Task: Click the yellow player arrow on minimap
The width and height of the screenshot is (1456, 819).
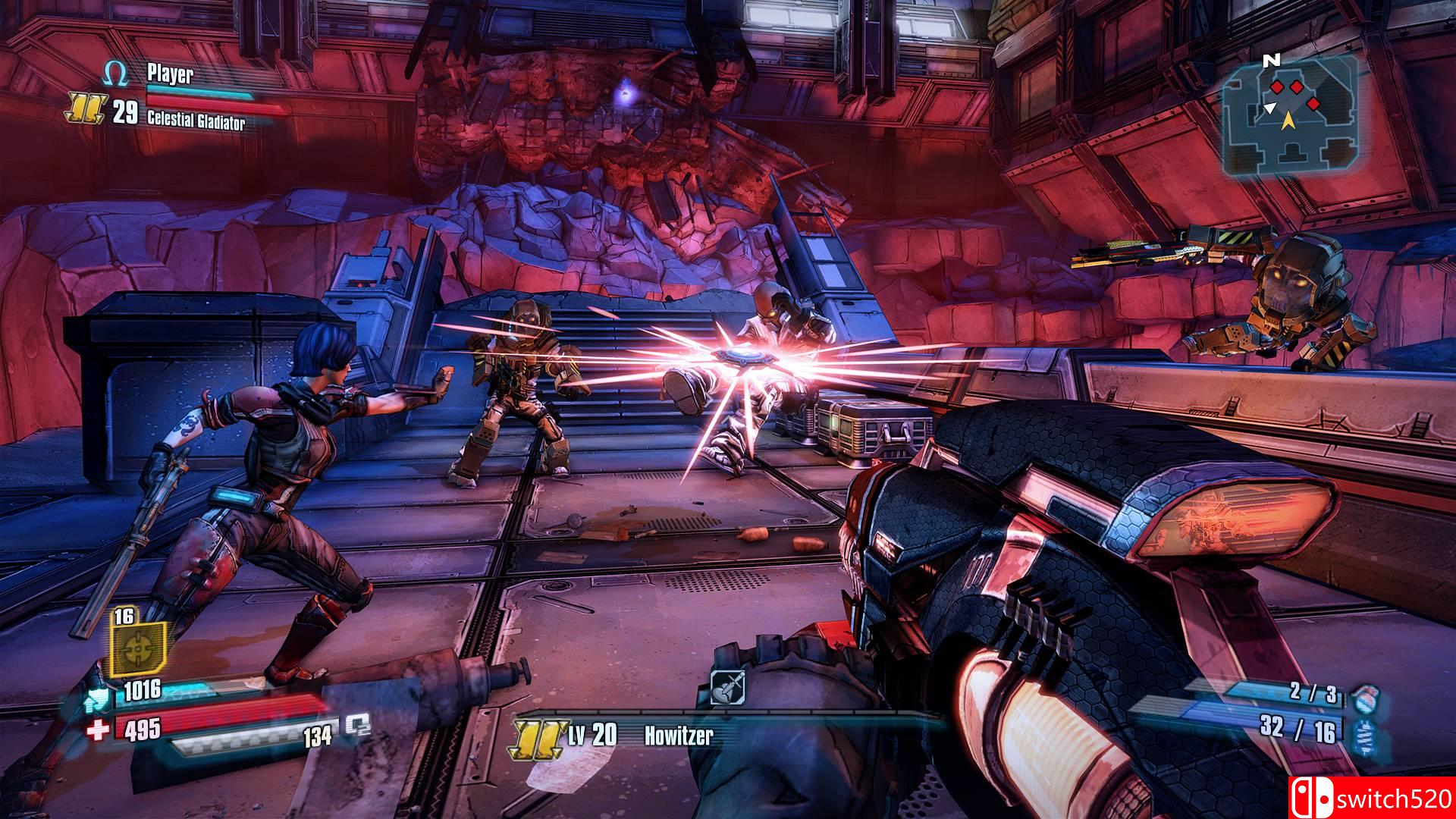Action: 1288,118
